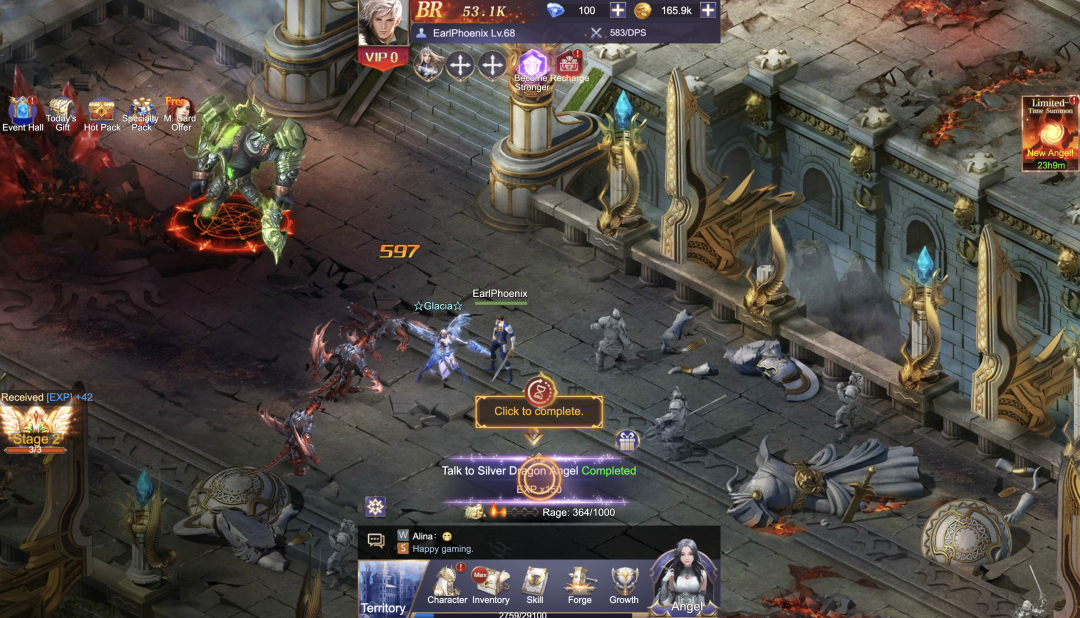Click the Stage 2 progress badge
Screen dimensions: 1080x618
click(x=36, y=431)
